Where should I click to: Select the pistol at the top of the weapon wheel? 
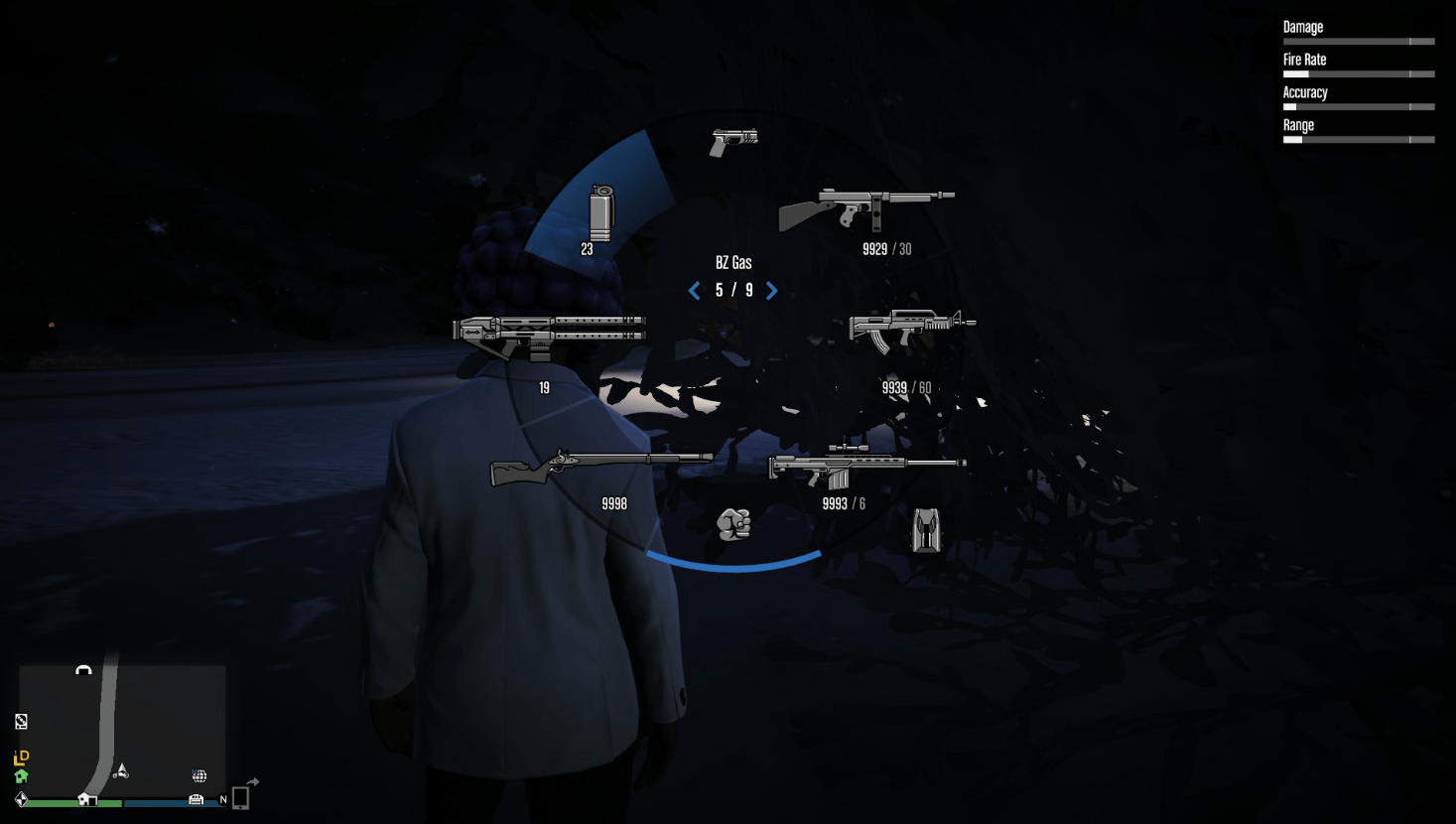[x=734, y=141]
